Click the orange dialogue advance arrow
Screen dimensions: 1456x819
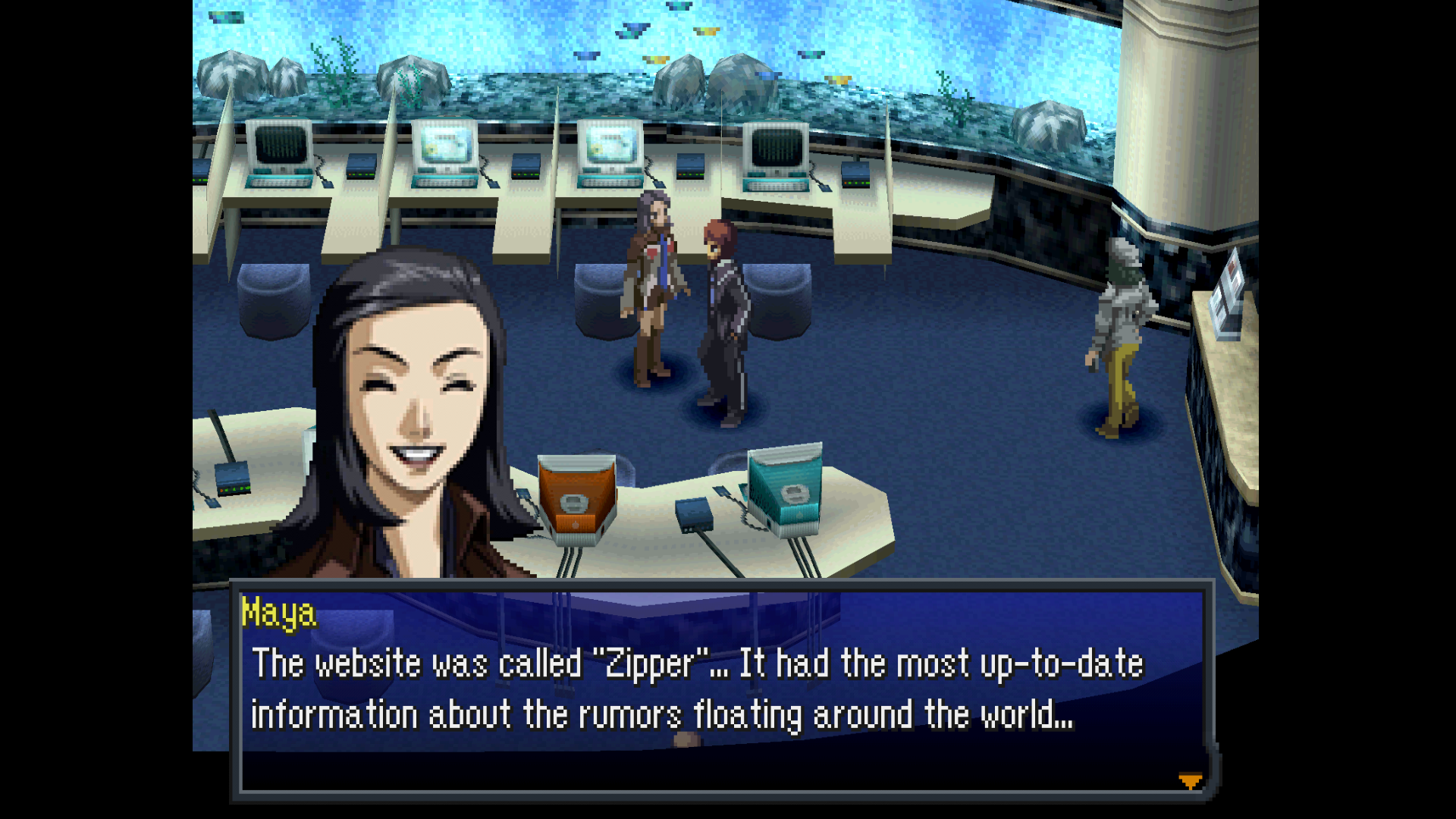[x=1190, y=781]
